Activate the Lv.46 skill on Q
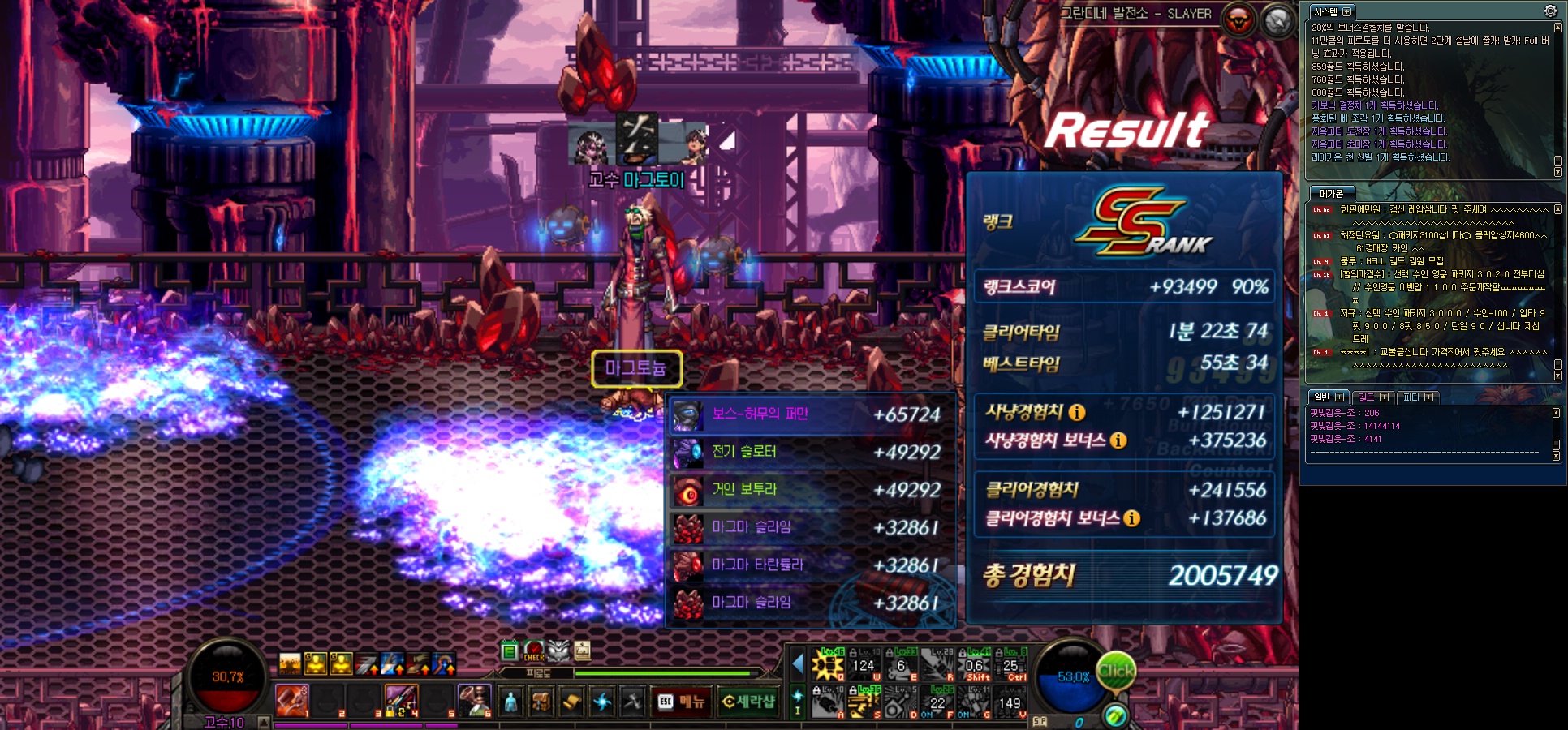Image resolution: width=1568 pixels, height=730 pixels. coord(829,665)
